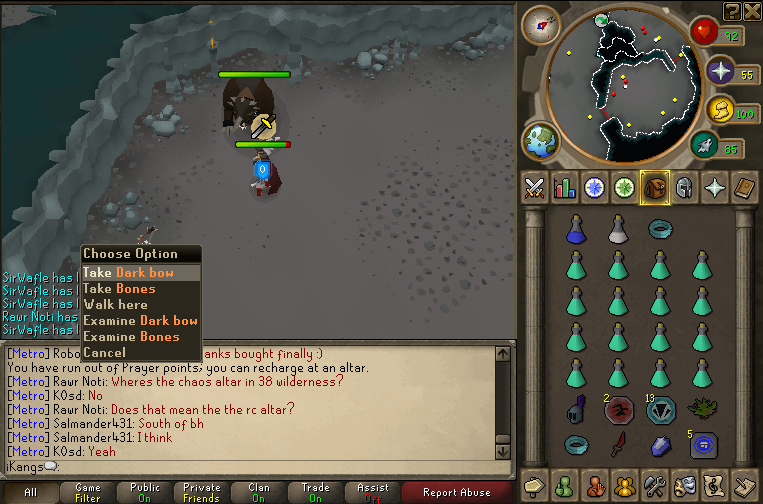Open the Combat Options crossed-swords tab
The image size is (763, 504).
pyautogui.click(x=535, y=187)
